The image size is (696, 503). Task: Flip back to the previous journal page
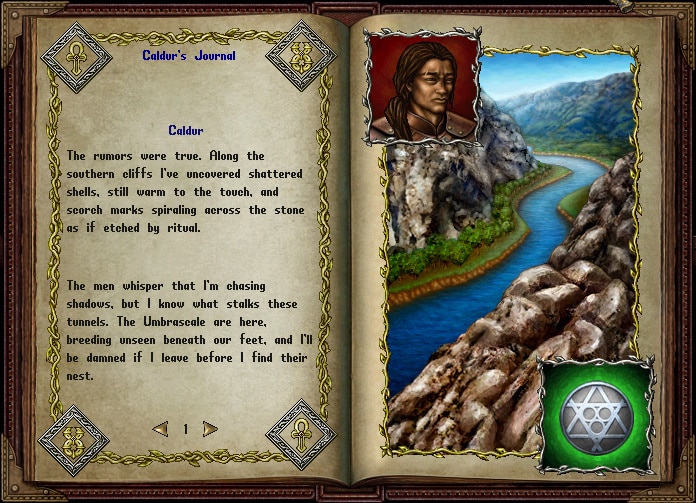tap(160, 429)
